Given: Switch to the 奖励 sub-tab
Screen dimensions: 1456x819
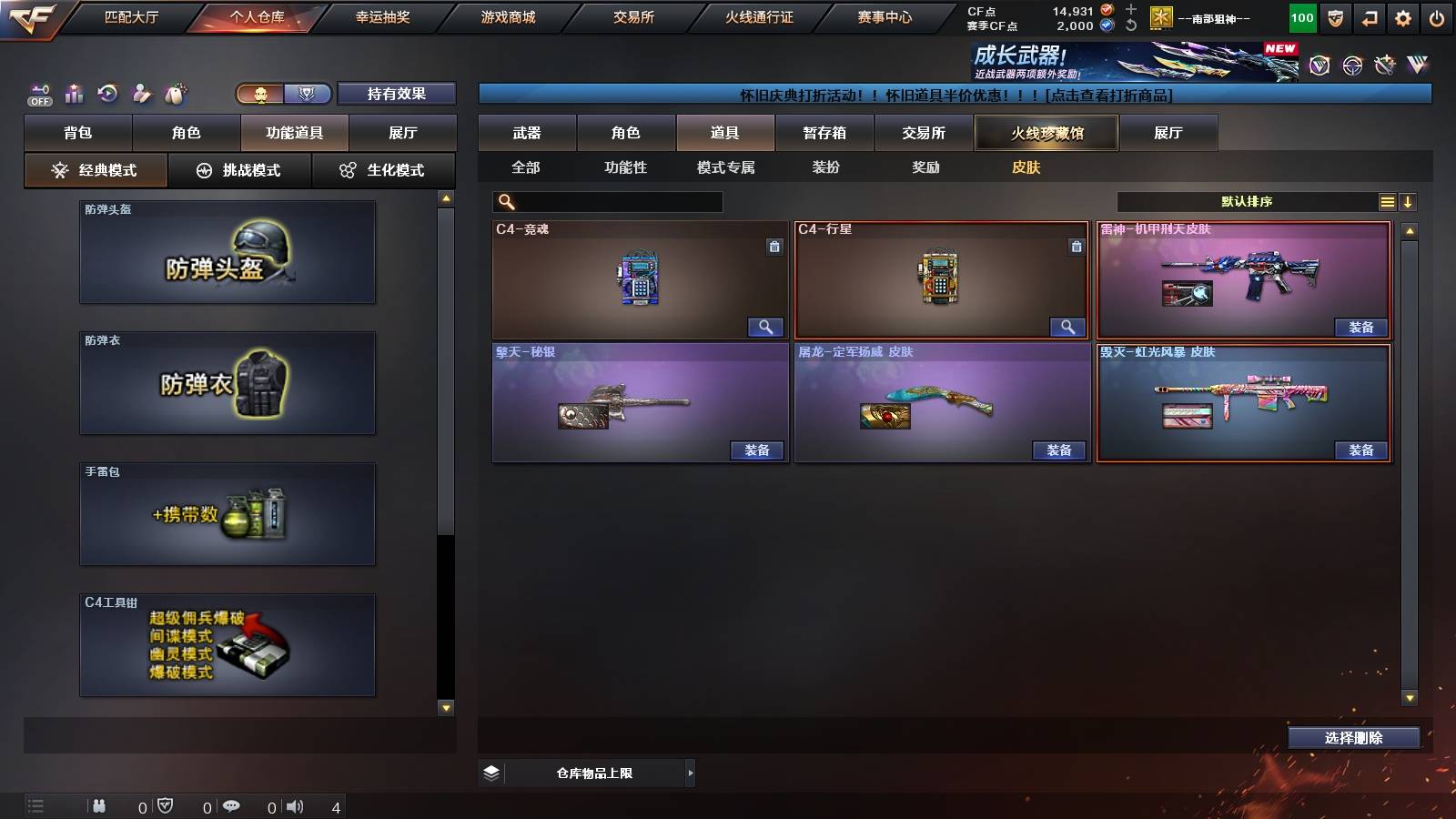Looking at the screenshot, I should (927, 167).
